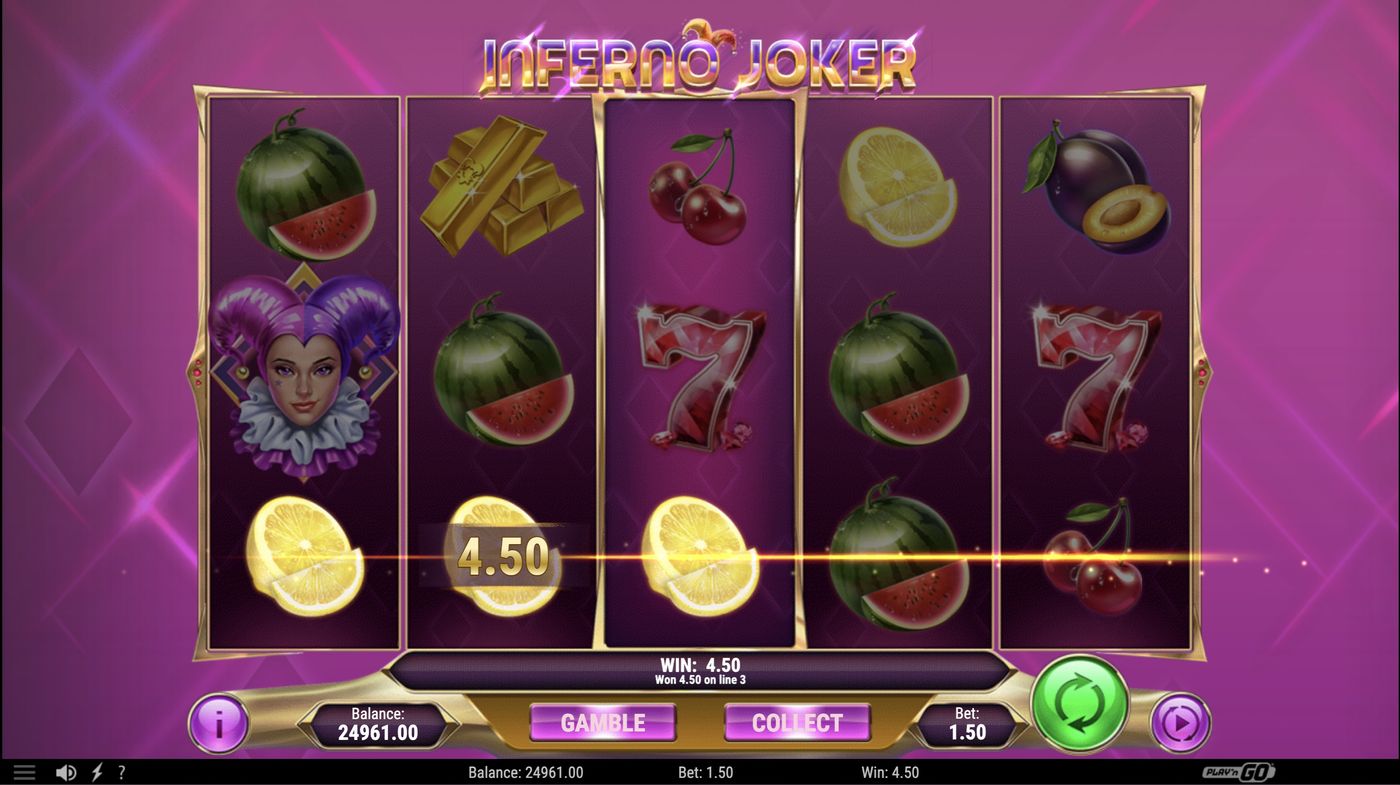Collect your 4.50 winnings
The image size is (1400, 785).
[x=798, y=723]
